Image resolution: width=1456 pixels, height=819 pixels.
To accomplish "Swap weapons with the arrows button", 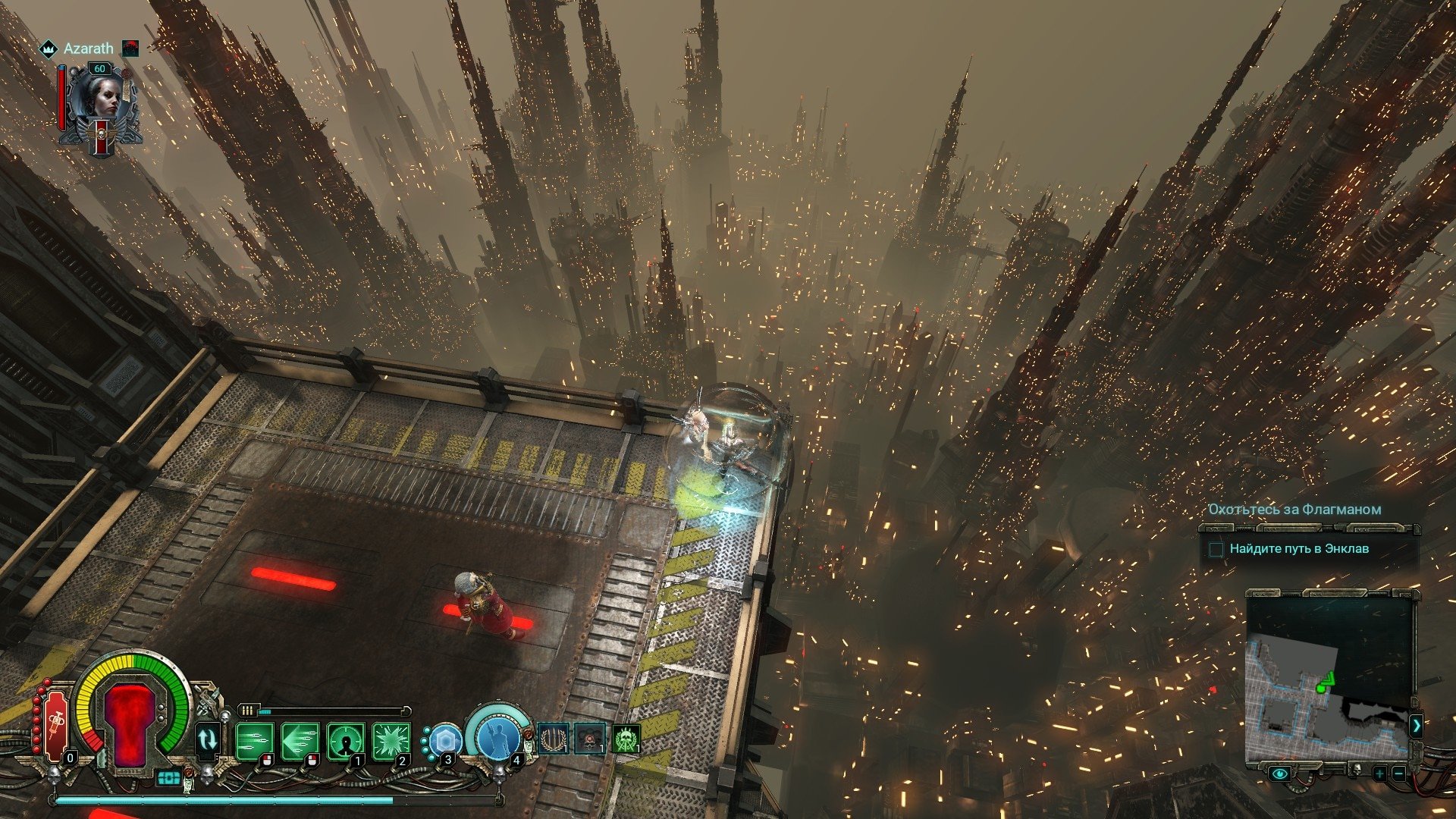I will pyautogui.click(x=207, y=739).
